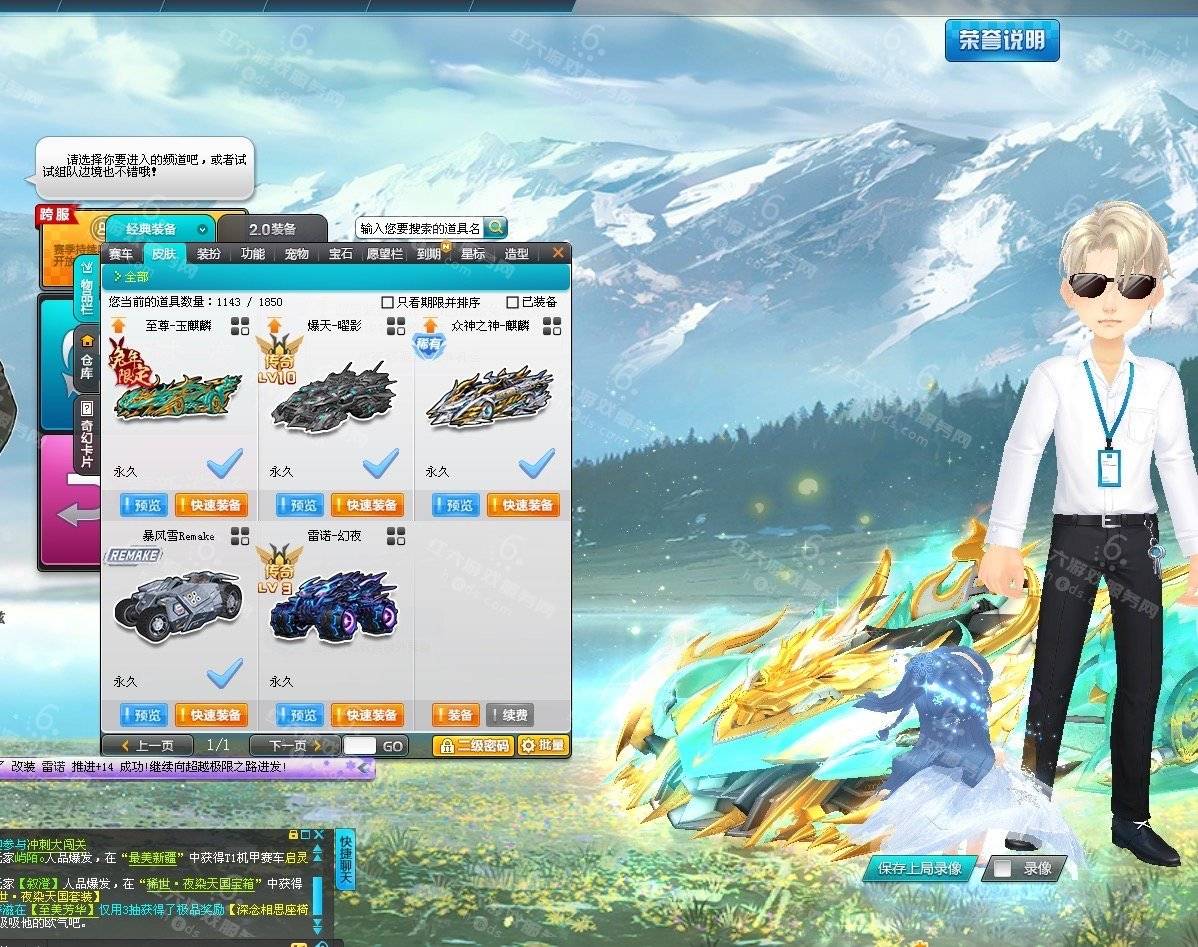Open the 赛车 car category tab
1198x947 pixels.
pos(121,254)
